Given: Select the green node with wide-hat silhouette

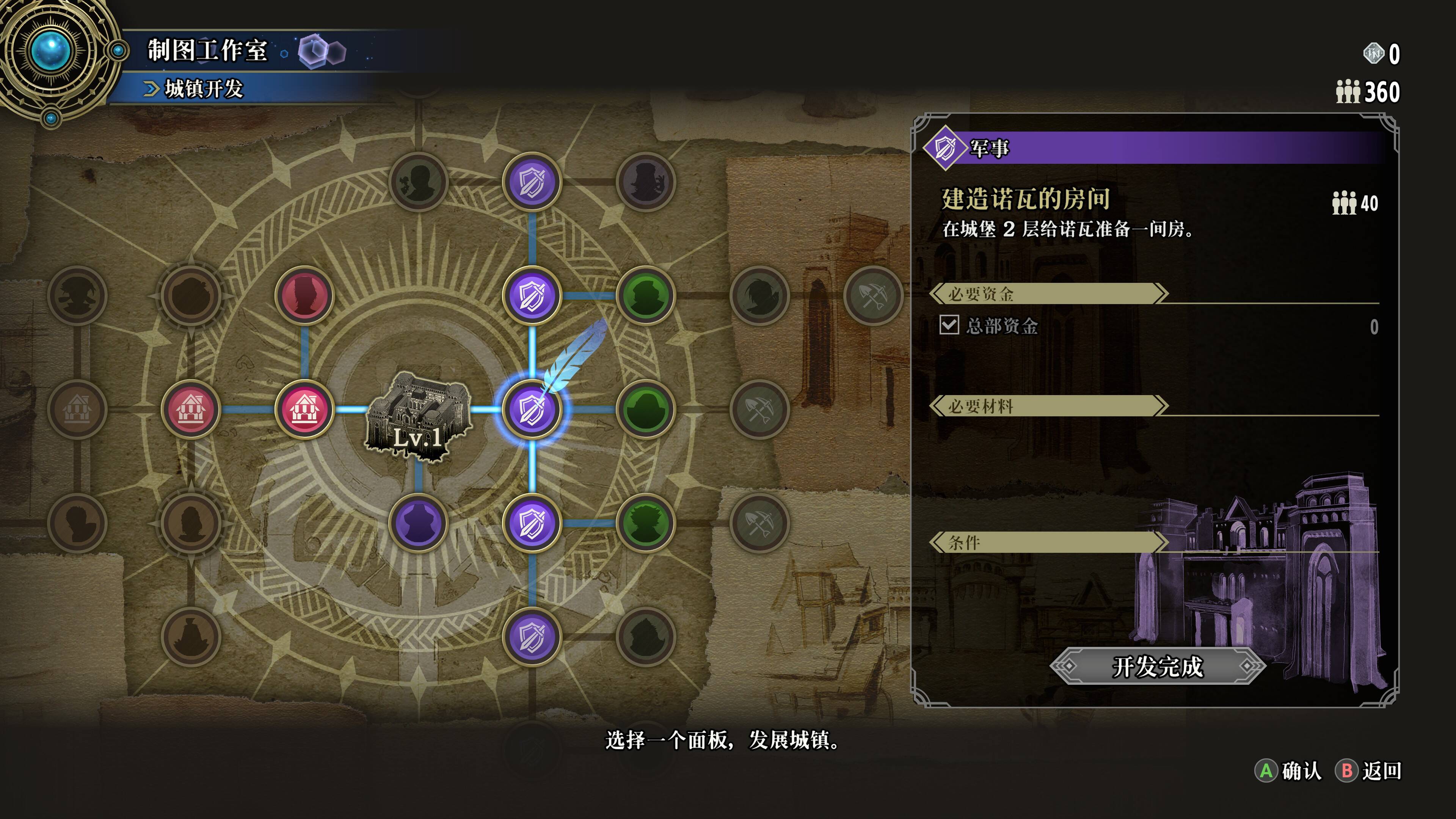Looking at the screenshot, I should (x=645, y=409).
